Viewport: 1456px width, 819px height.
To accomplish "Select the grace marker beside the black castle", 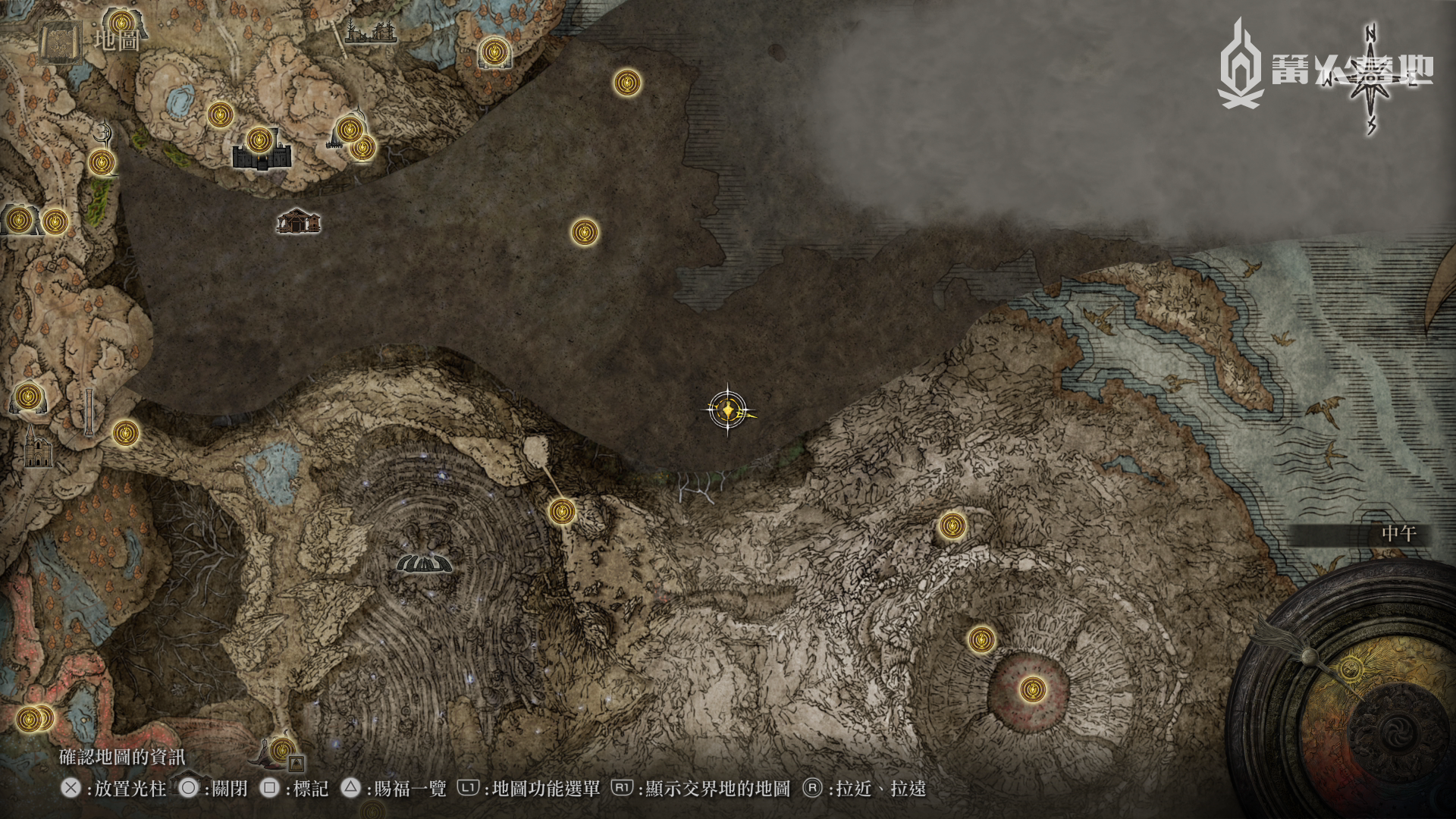I will 259,140.
